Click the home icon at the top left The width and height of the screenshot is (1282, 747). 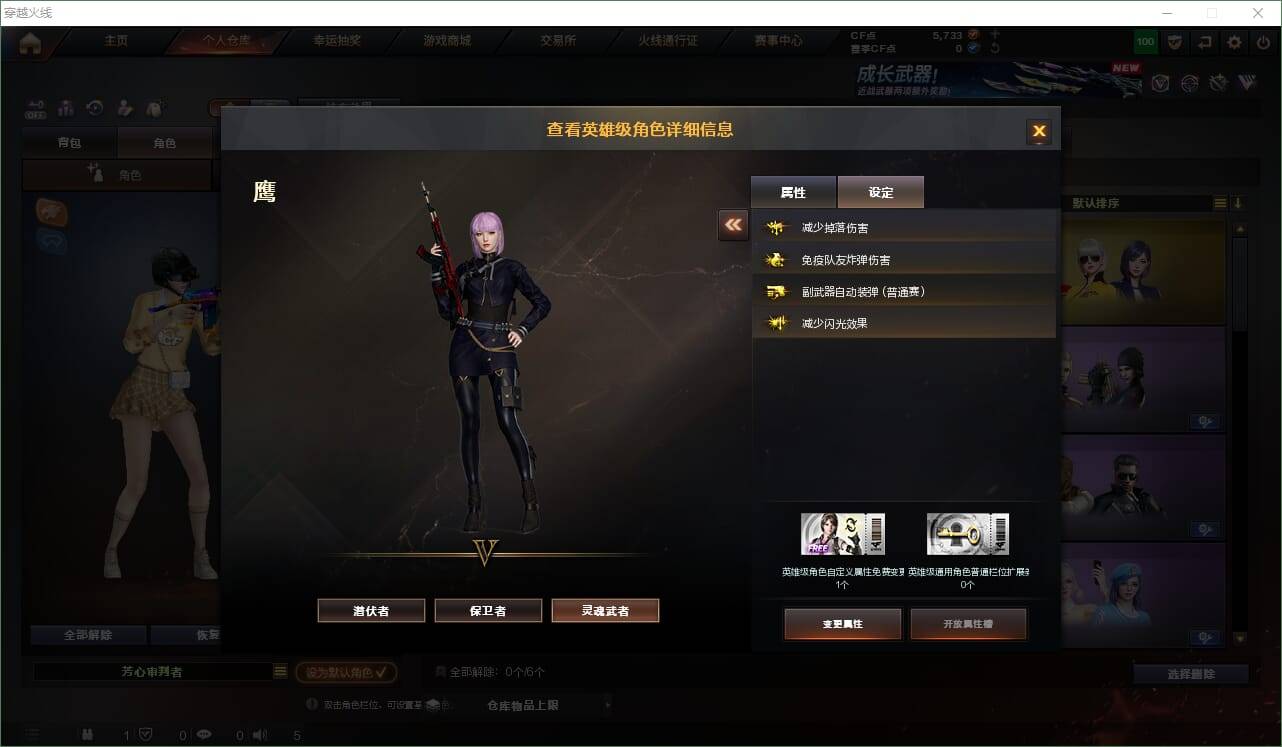[x=30, y=42]
